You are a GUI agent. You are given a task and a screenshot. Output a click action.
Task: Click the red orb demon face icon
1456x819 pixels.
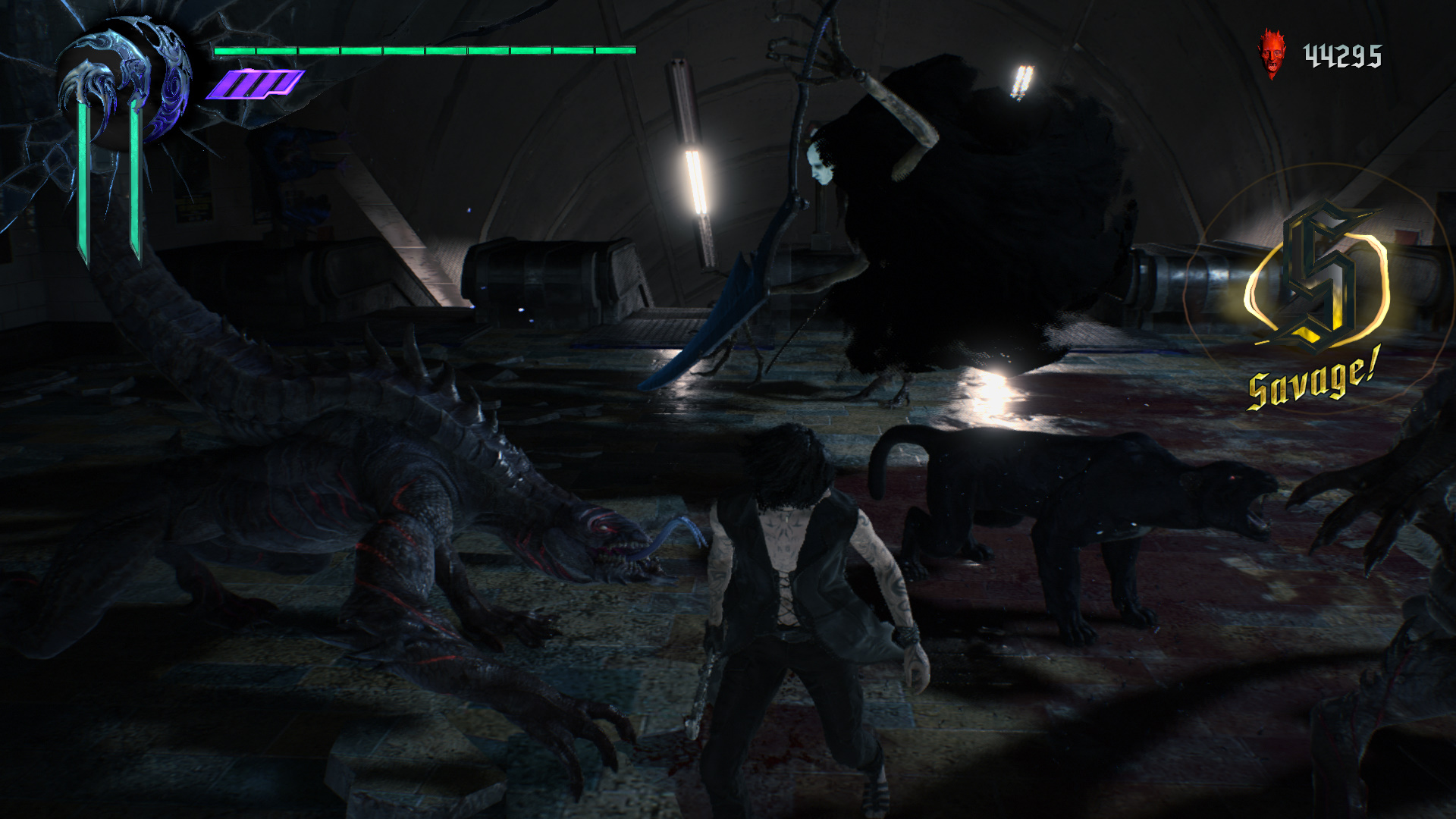(x=1272, y=54)
